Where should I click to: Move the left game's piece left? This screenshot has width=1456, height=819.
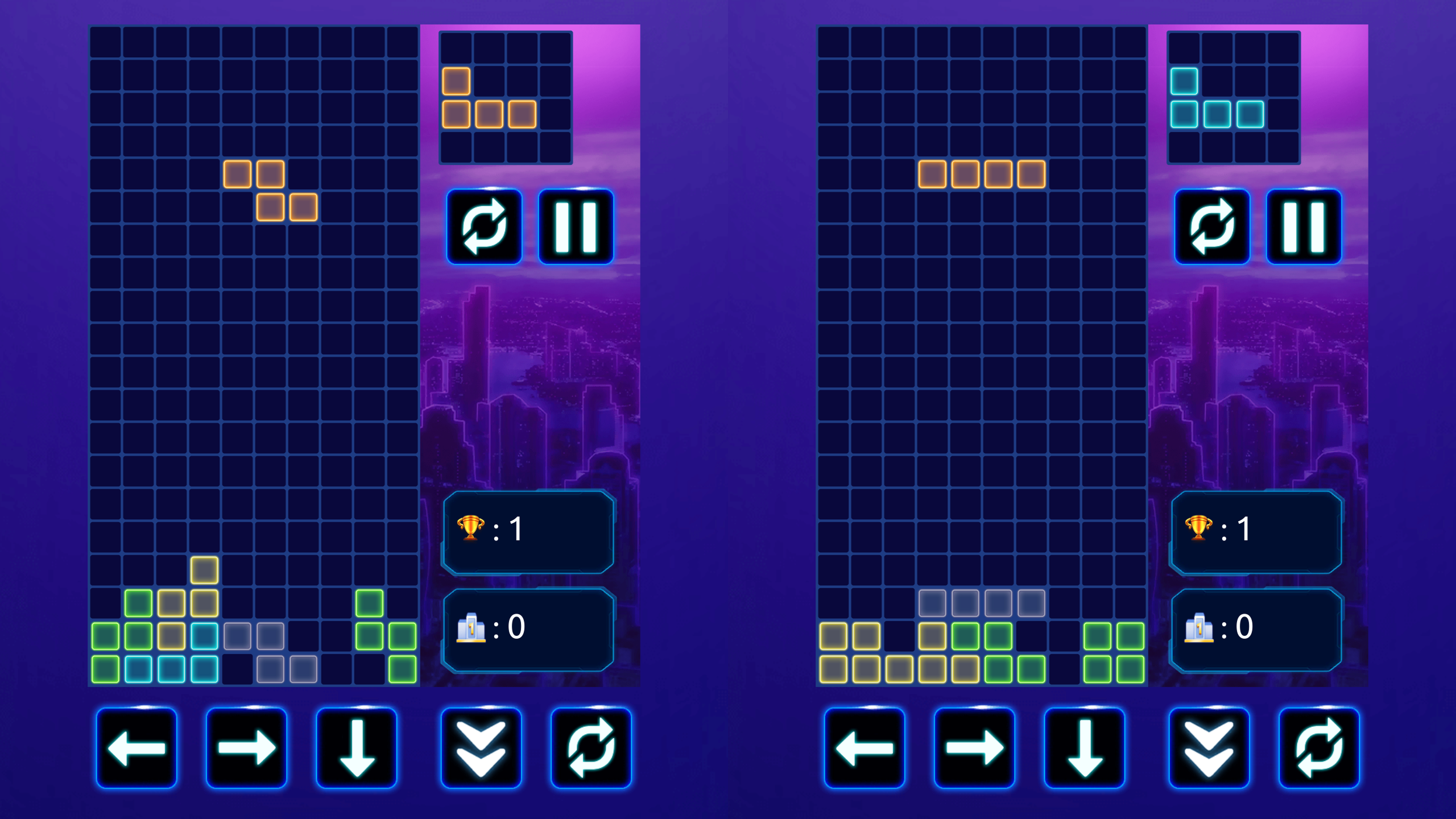pos(137,748)
